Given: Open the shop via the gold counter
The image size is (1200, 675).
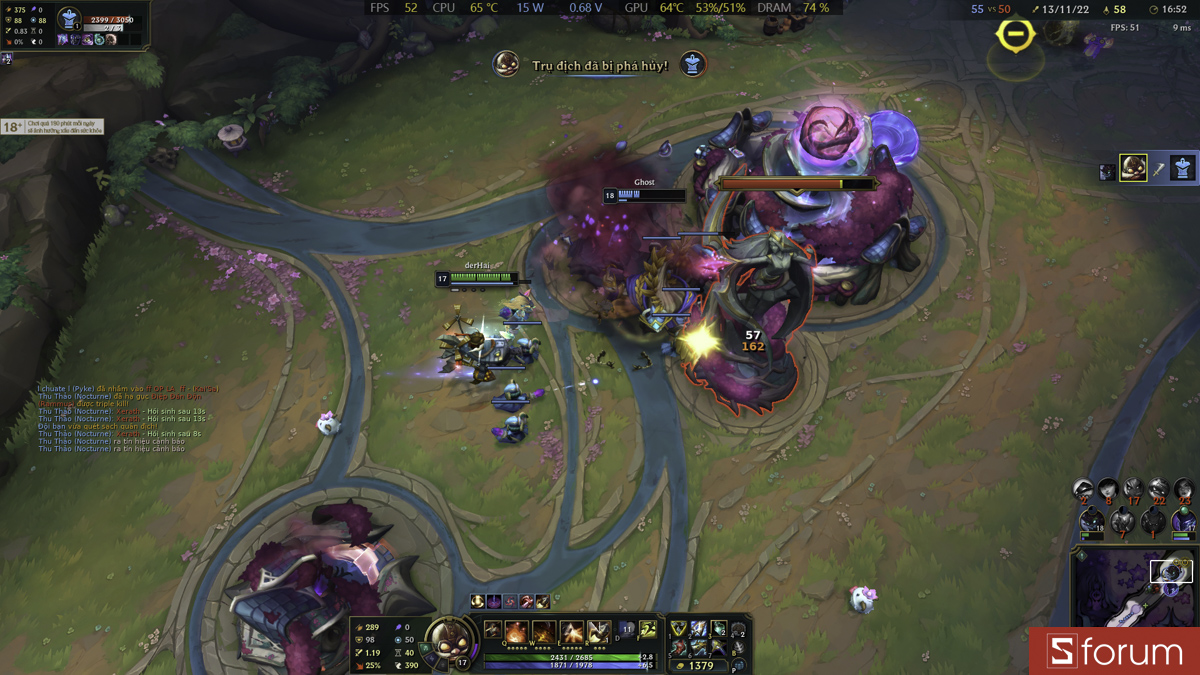Looking at the screenshot, I should point(701,665).
